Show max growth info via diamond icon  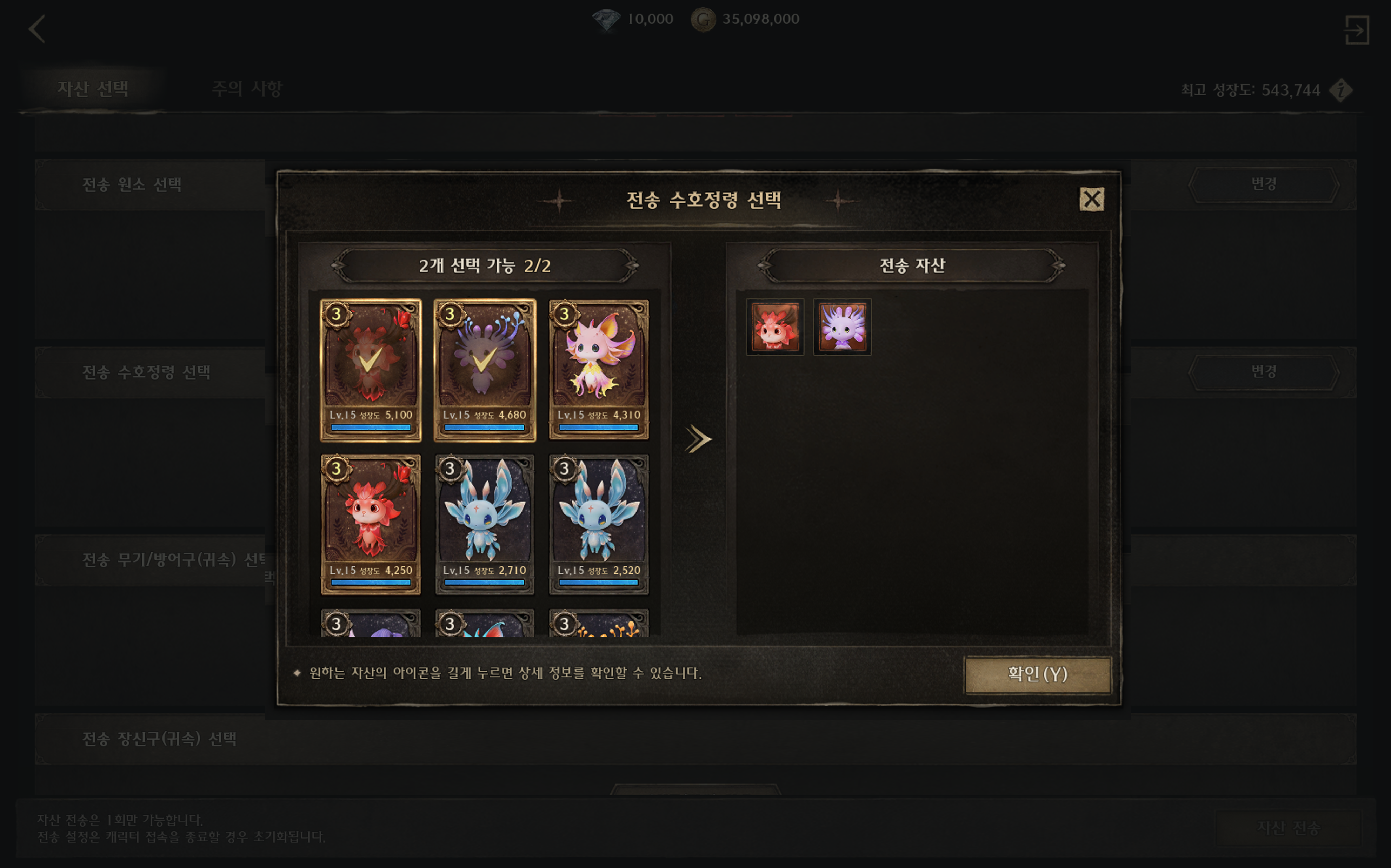pos(1341,90)
